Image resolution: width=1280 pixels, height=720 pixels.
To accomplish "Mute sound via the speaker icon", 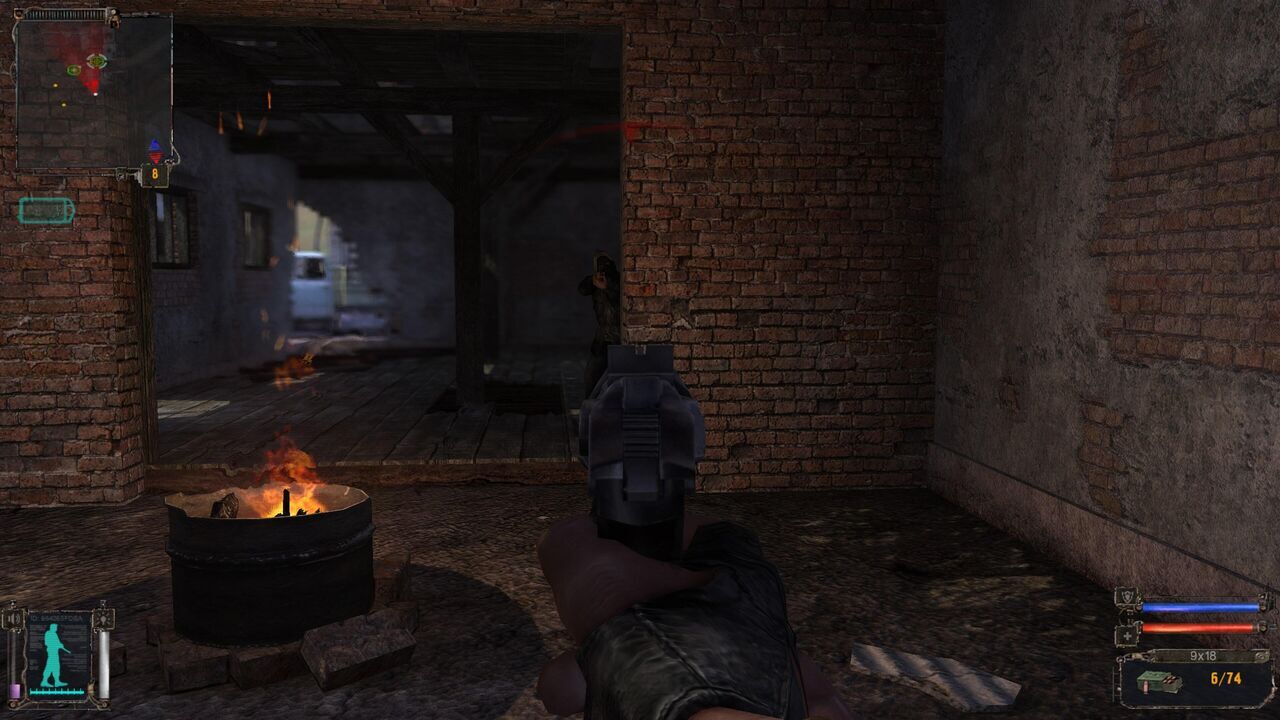I will pyautogui.click(x=13, y=619).
